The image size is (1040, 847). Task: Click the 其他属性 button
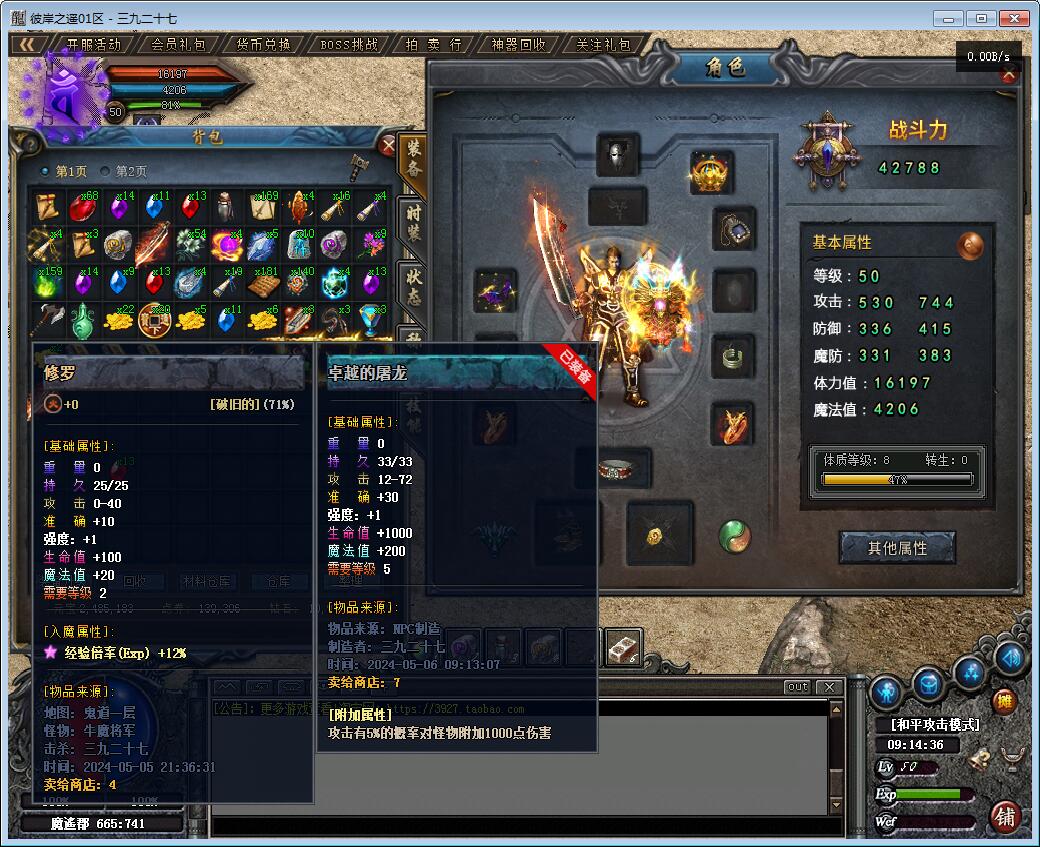[897, 548]
